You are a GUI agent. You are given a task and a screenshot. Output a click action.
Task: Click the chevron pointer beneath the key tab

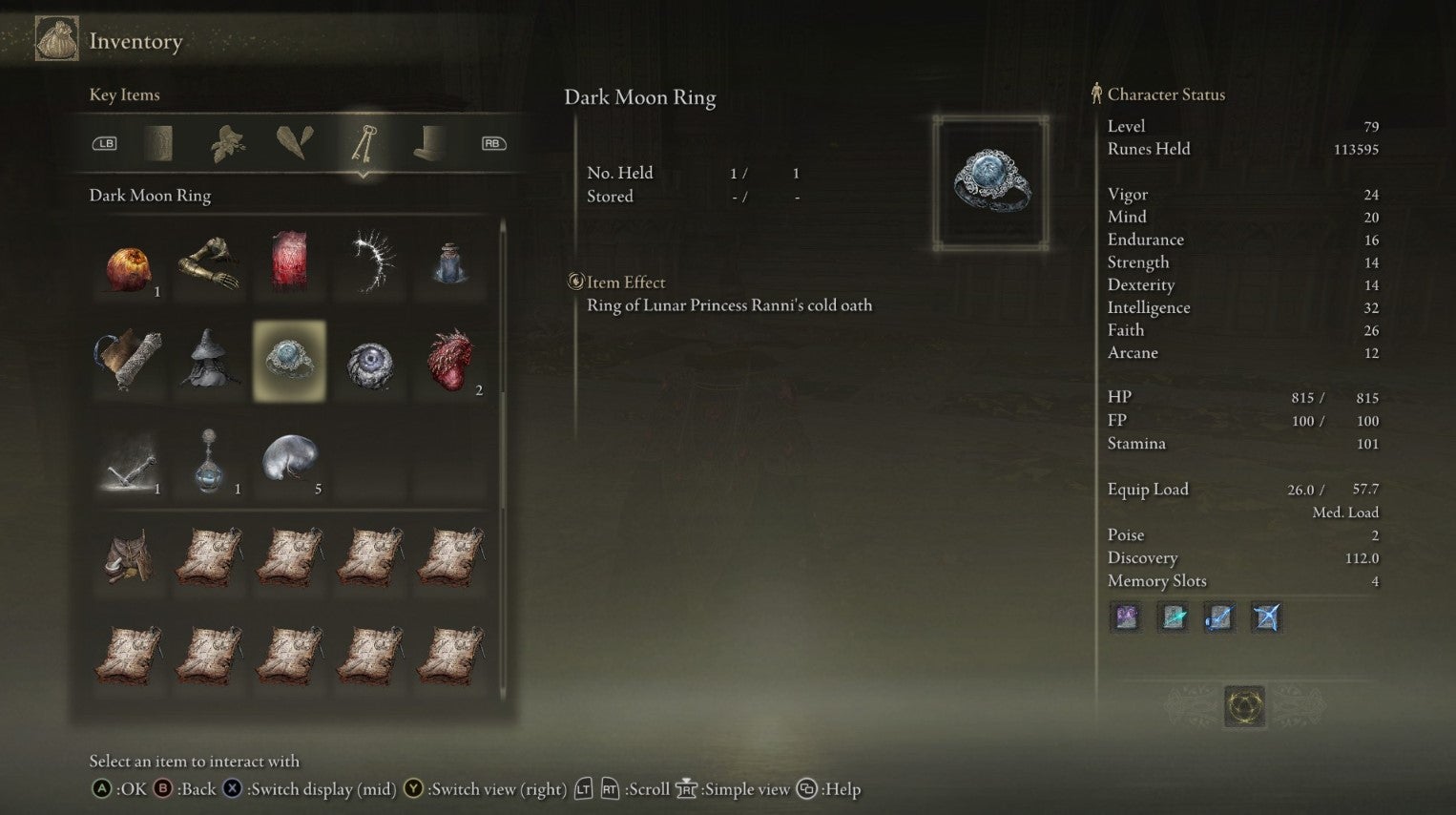365,174
